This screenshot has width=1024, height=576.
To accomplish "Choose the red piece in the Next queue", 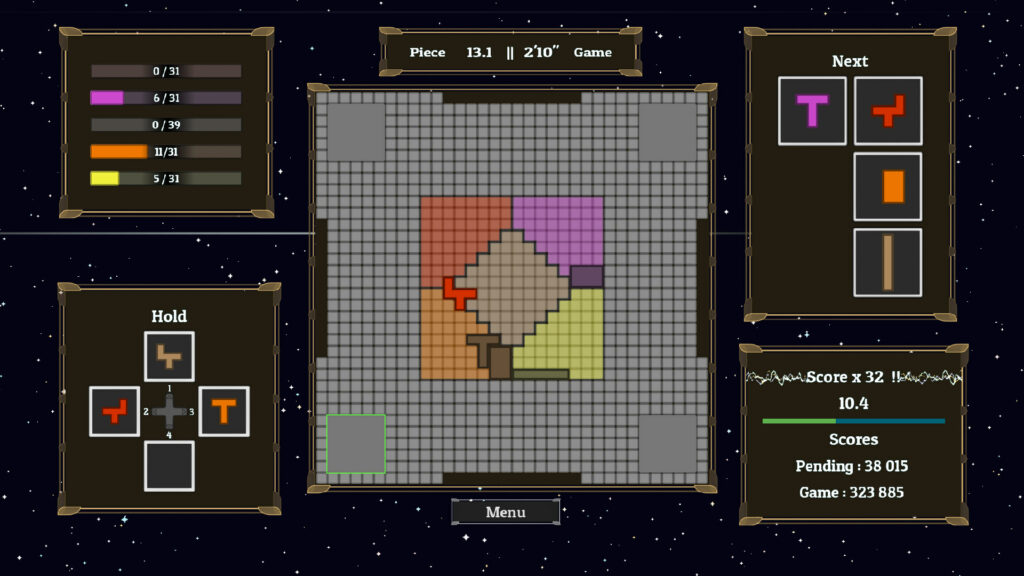I will [x=888, y=110].
